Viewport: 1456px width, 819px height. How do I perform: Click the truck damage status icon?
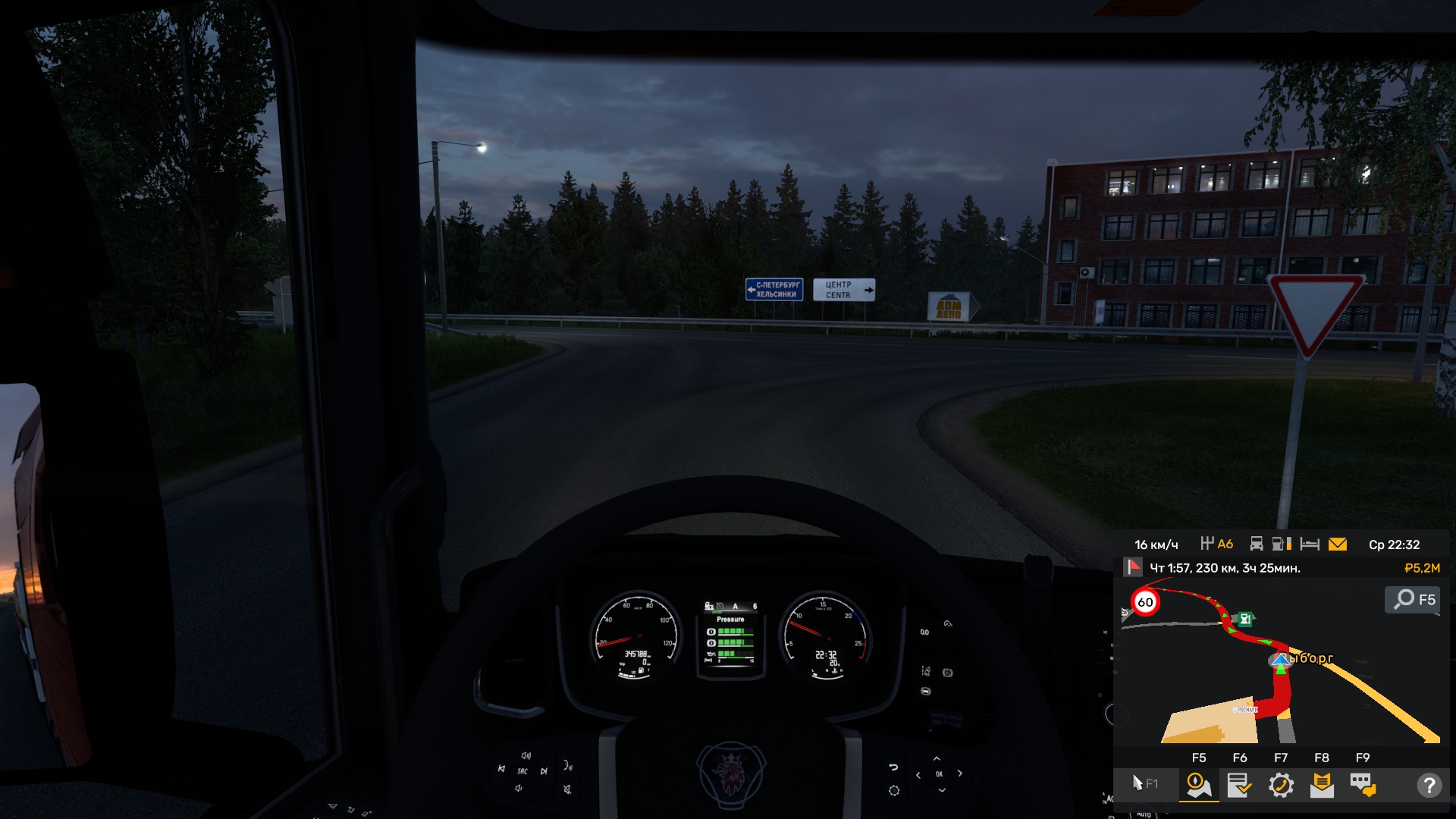click(x=1257, y=544)
